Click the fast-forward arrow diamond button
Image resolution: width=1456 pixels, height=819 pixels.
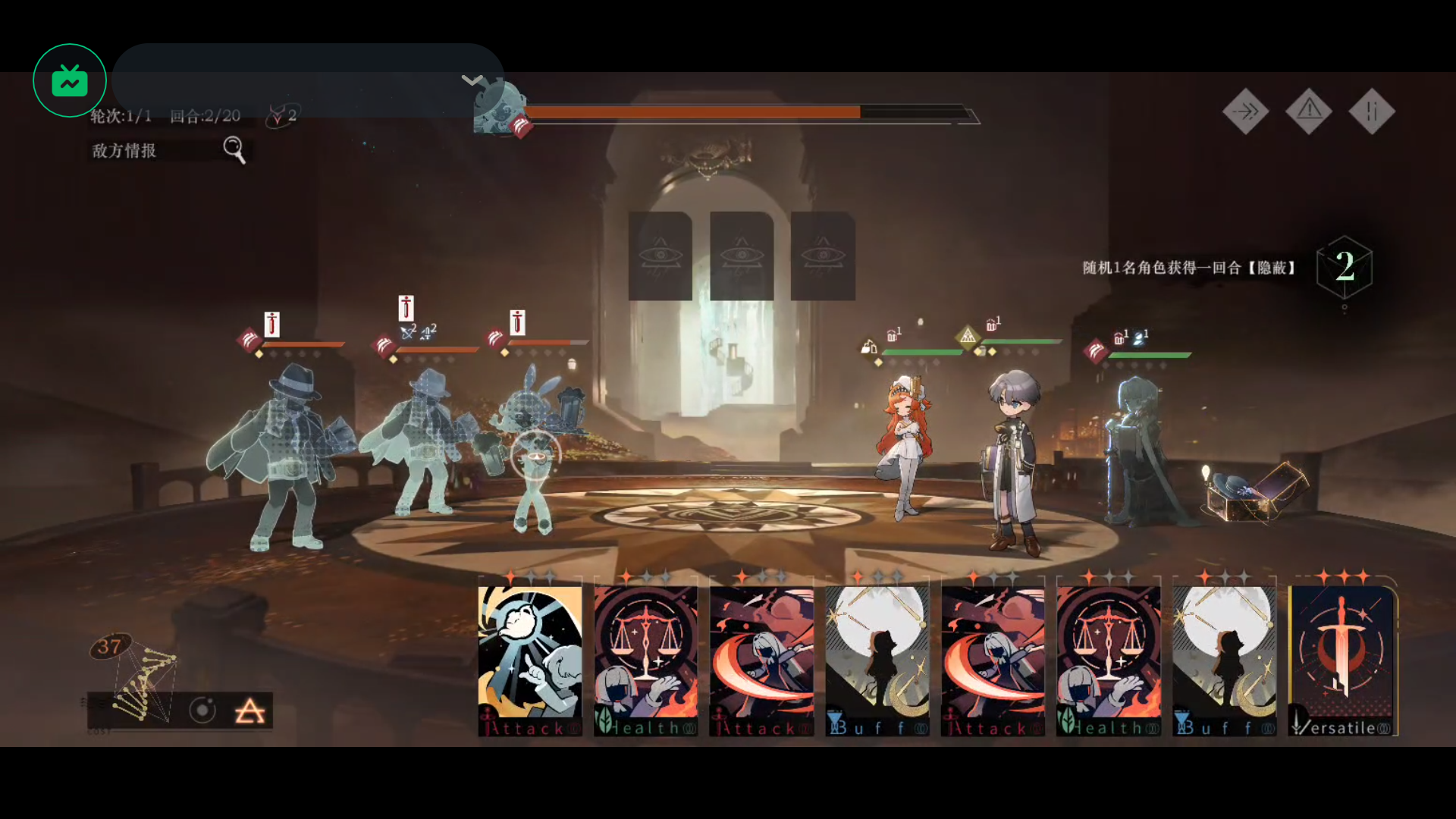click(x=1245, y=112)
